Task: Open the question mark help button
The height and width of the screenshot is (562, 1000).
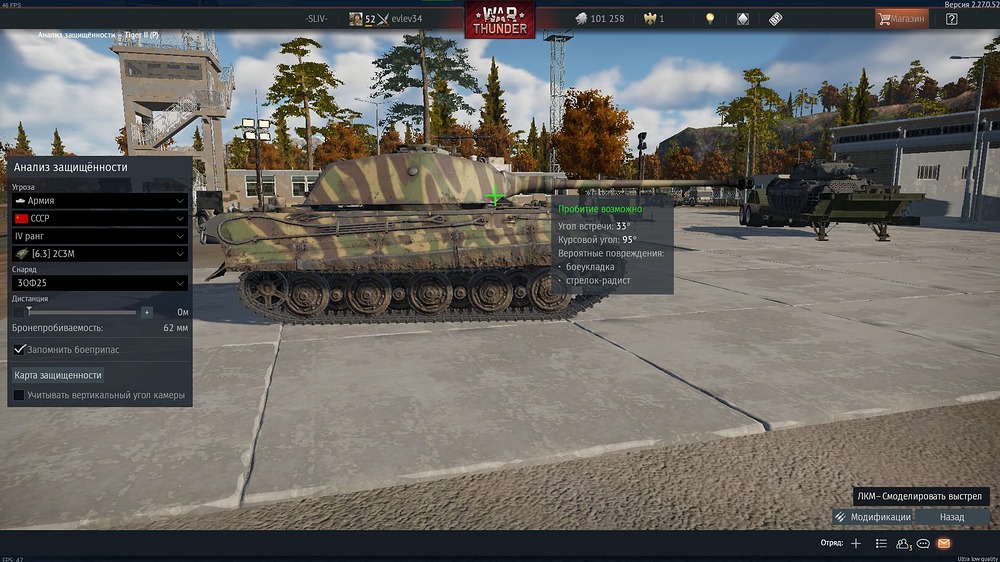Action: (951, 18)
